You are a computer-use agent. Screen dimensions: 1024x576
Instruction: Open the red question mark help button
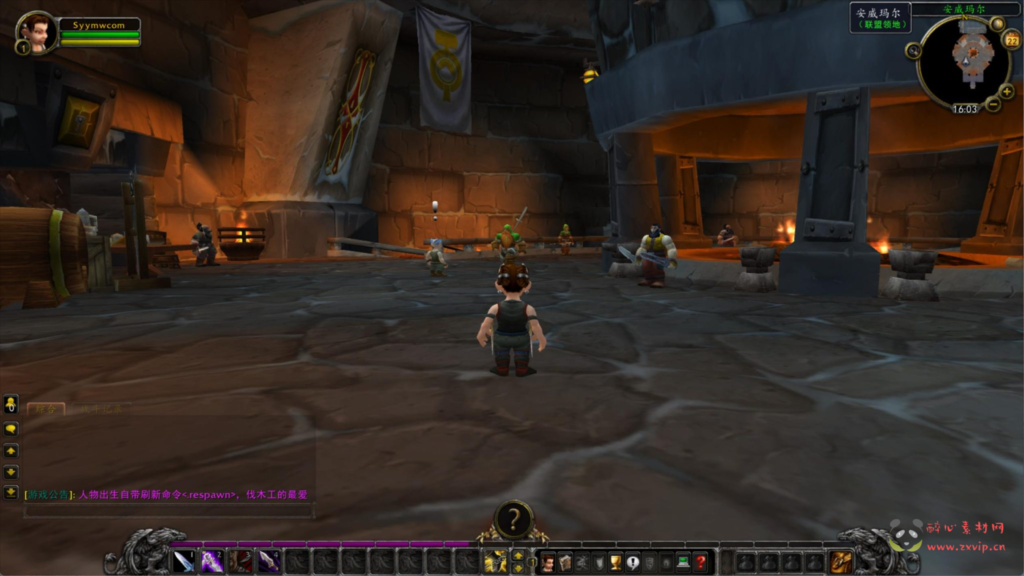tap(700, 563)
